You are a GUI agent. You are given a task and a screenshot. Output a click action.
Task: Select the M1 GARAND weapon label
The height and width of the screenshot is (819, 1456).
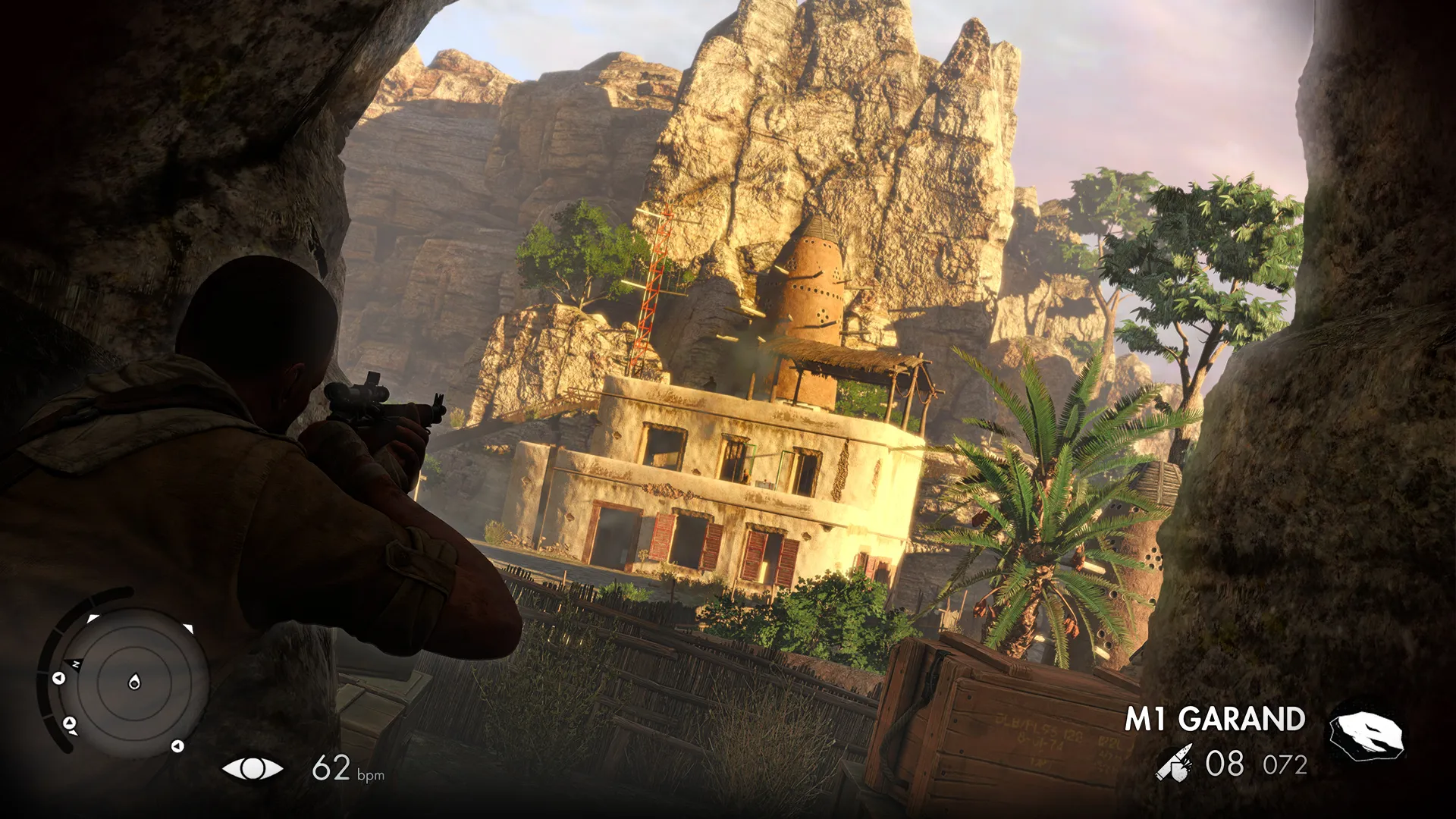click(1216, 717)
